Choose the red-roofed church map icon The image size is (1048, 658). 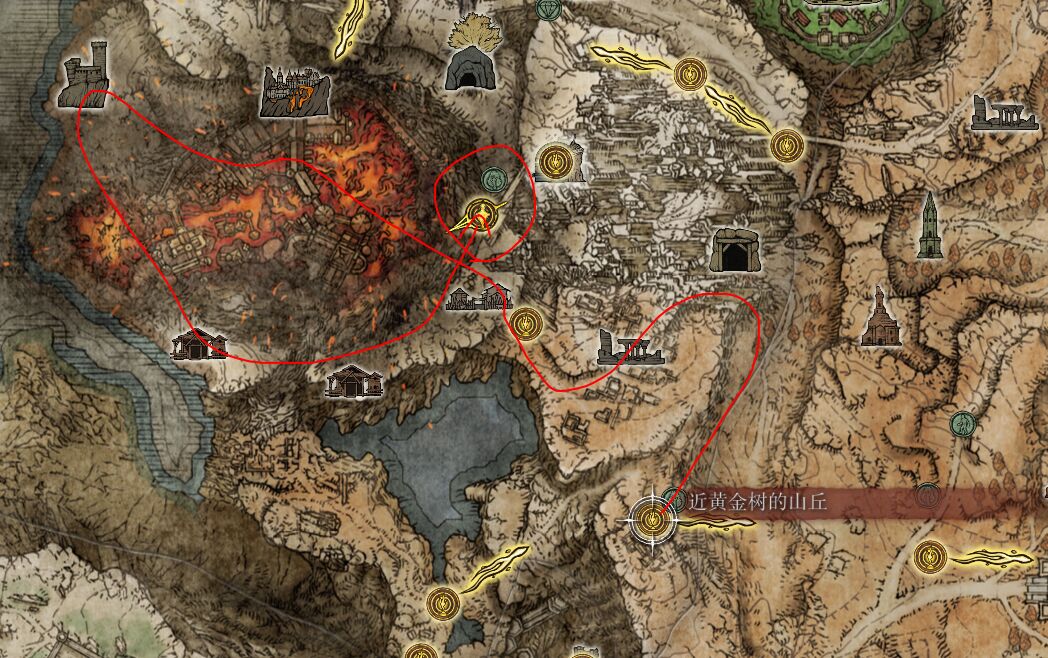[879, 316]
